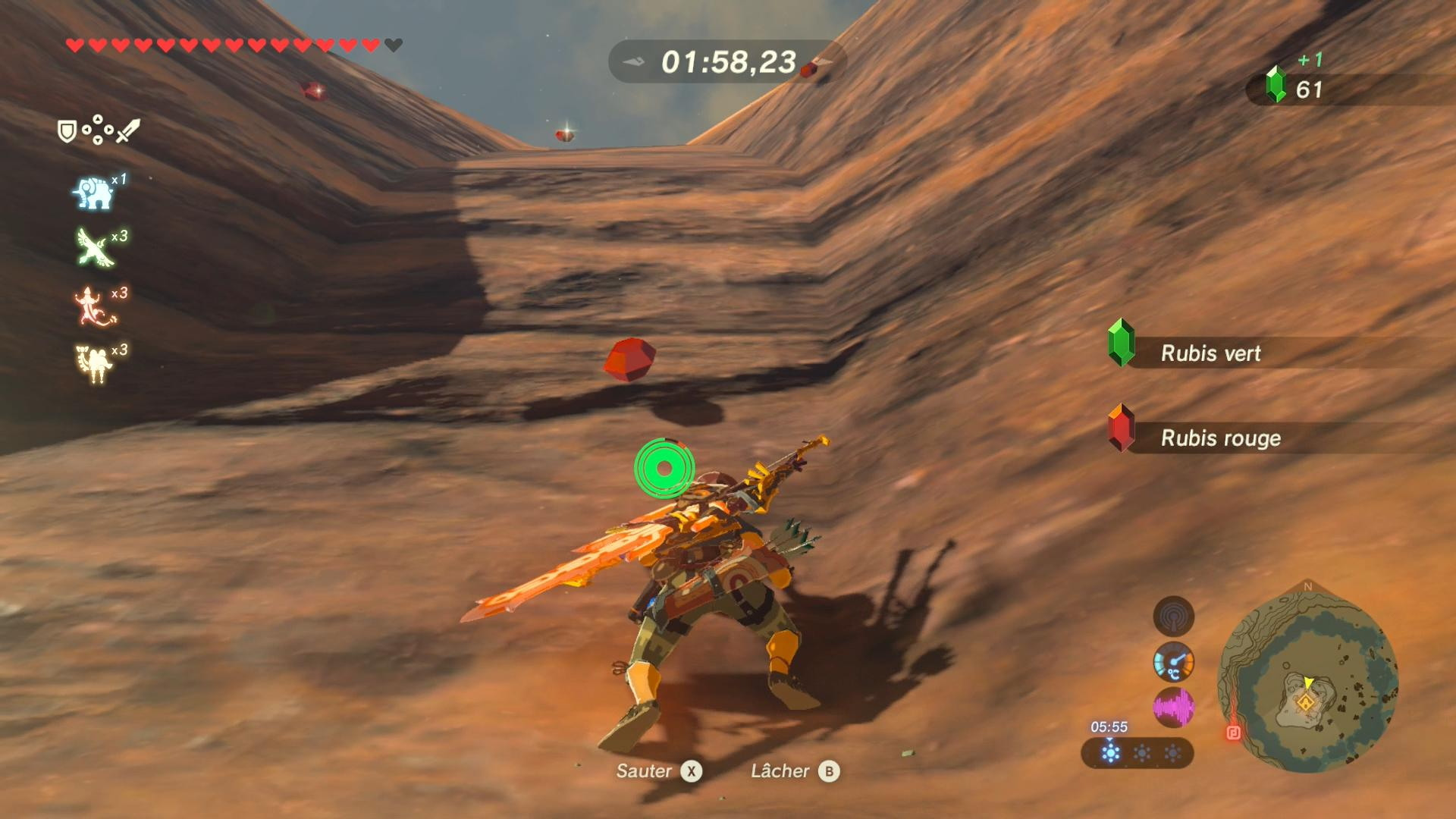Choose the Daruk's Protection lizard icon
1456x819 pixels.
point(93,306)
